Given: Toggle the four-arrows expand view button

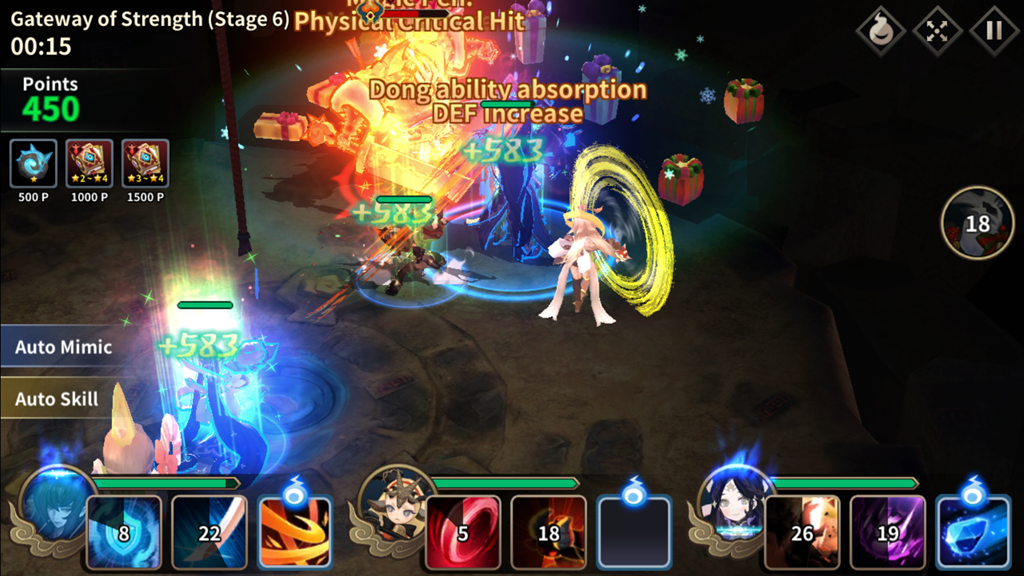Looking at the screenshot, I should pyautogui.click(x=937, y=30).
